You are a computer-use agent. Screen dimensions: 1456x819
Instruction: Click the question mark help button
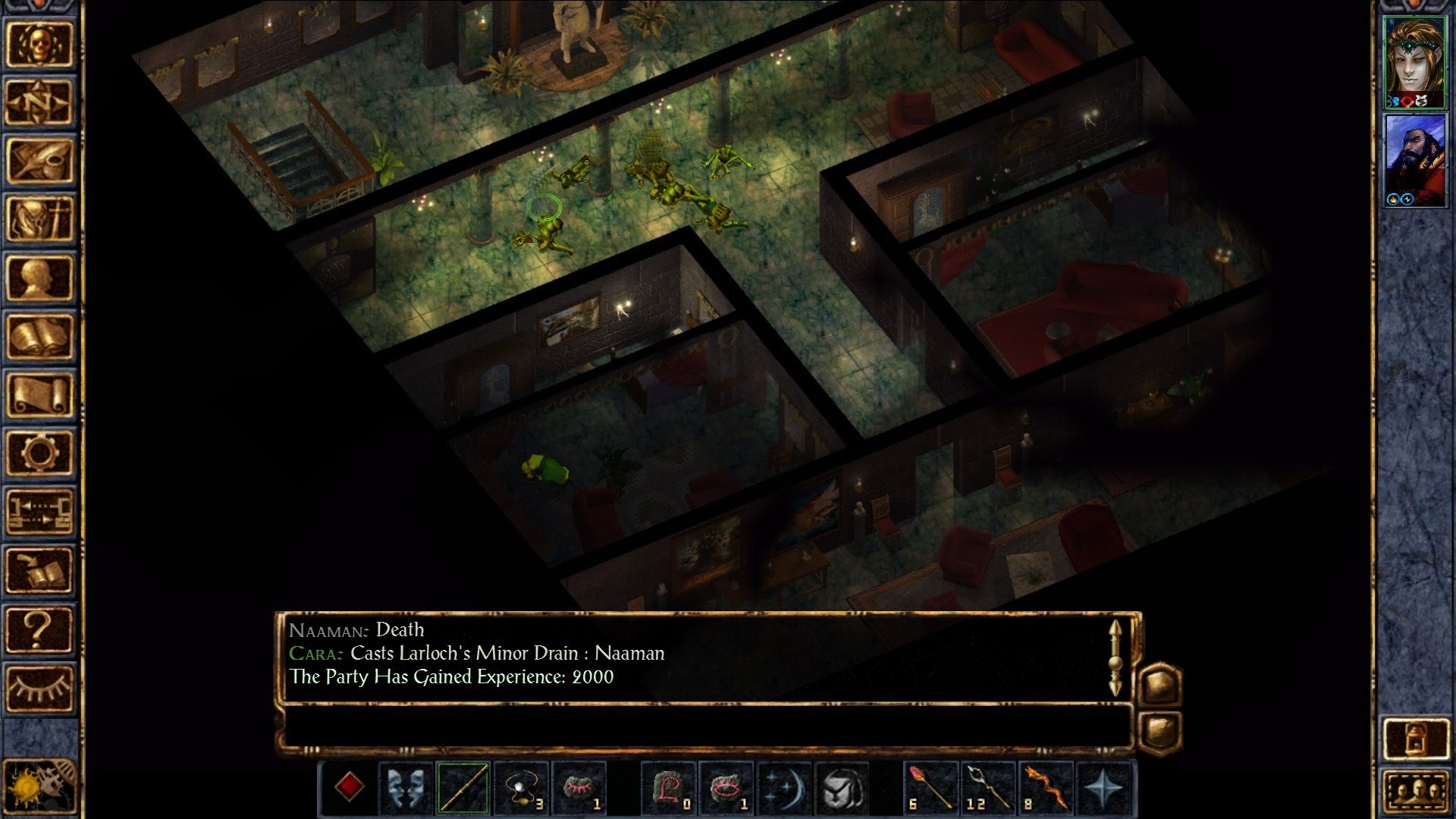click(39, 629)
